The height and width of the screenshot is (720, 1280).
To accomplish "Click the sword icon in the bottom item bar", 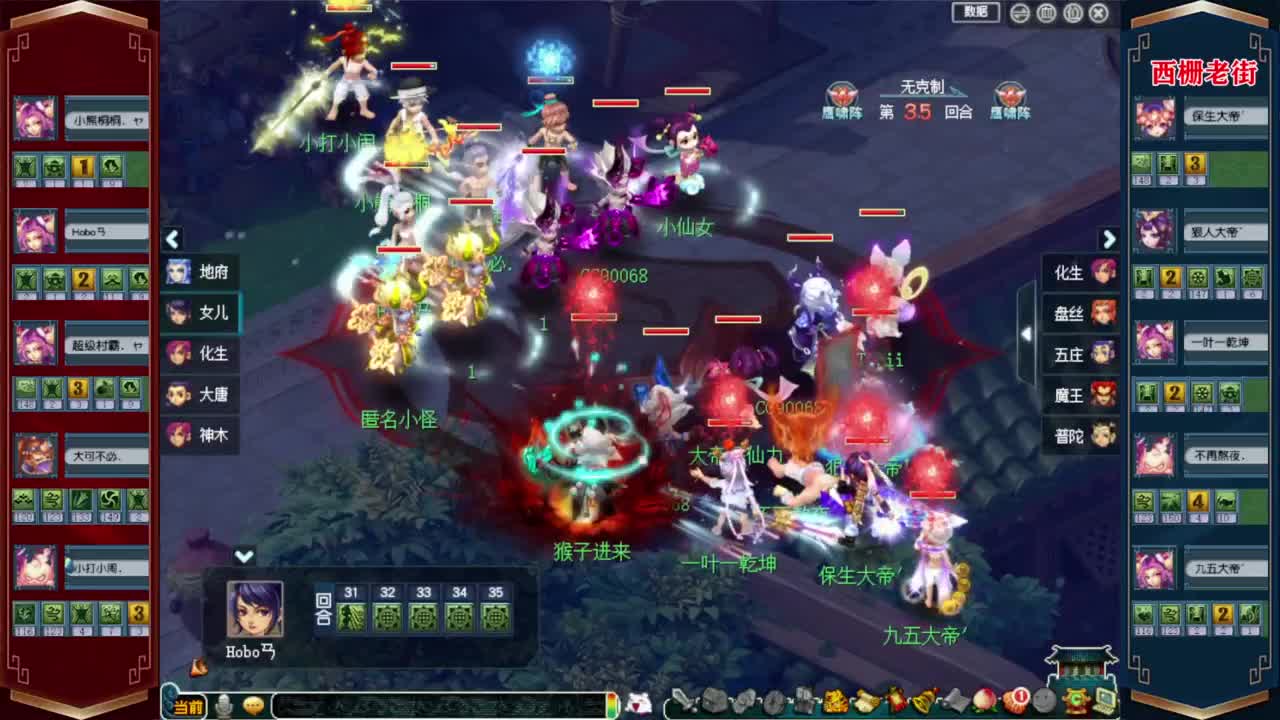I will pyautogui.click(x=682, y=701).
